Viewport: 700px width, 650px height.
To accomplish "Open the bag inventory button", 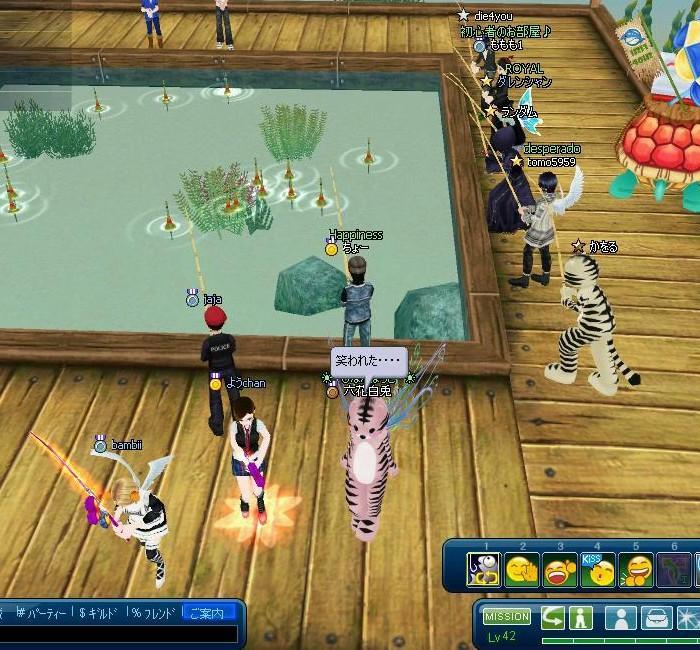I will pyautogui.click(x=655, y=618).
